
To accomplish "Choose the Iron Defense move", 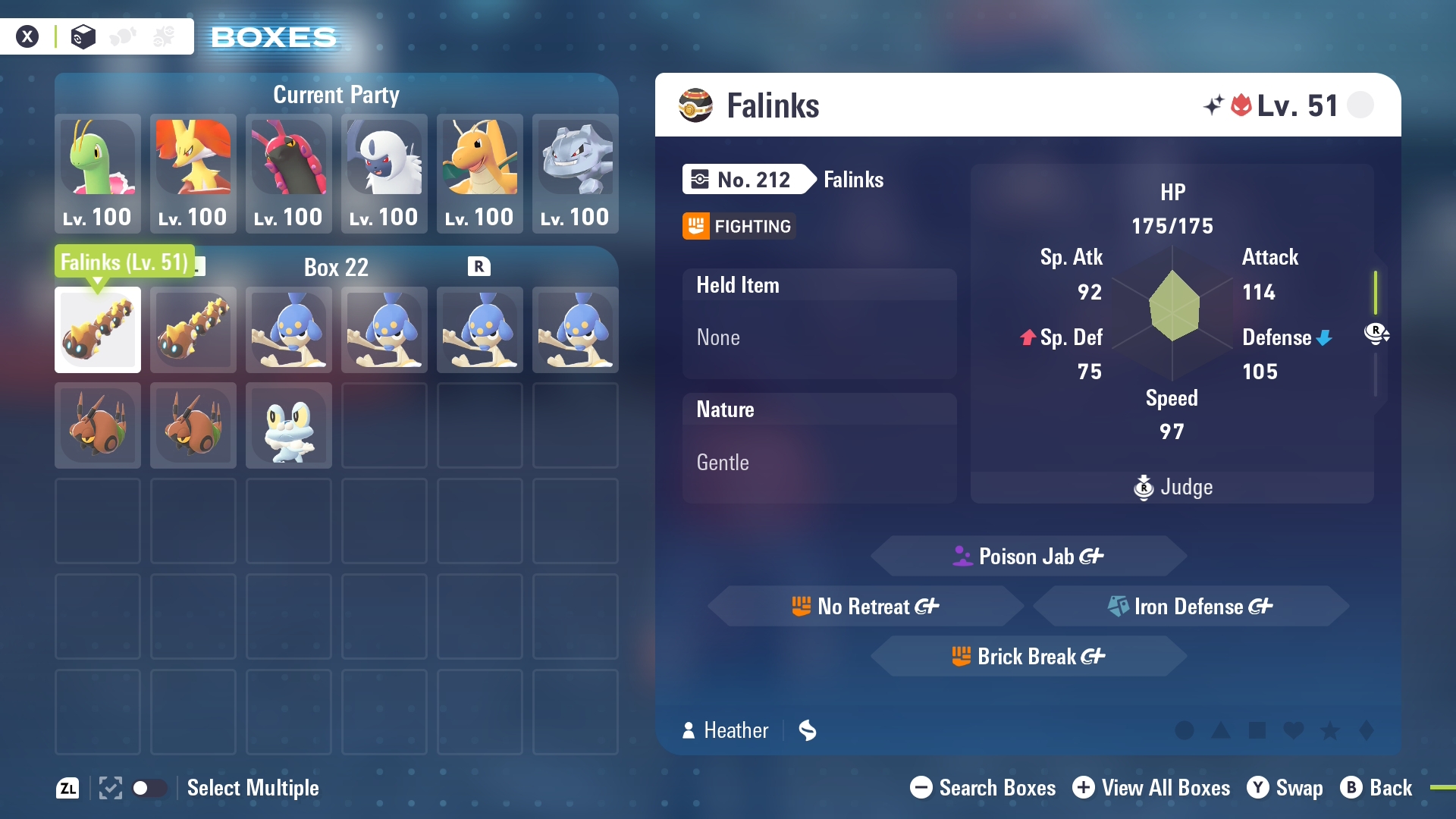I will point(1191,607).
